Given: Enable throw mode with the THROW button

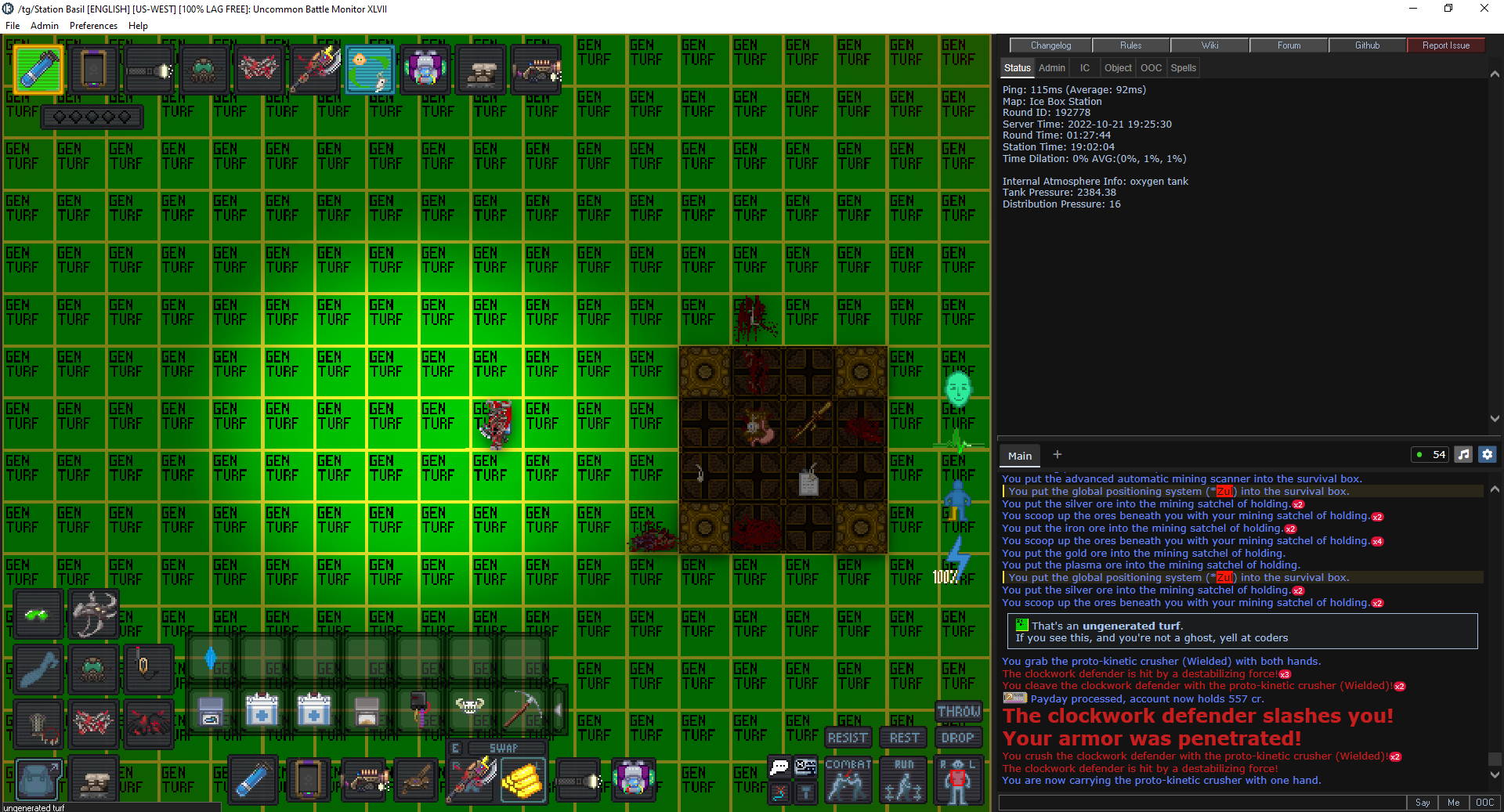Looking at the screenshot, I should click(x=958, y=712).
